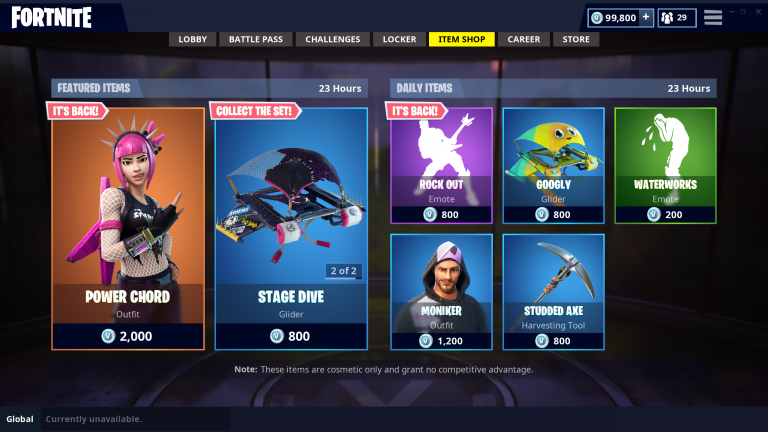
Task: Choose the Moniker outfit
Action: pyautogui.click(x=441, y=291)
